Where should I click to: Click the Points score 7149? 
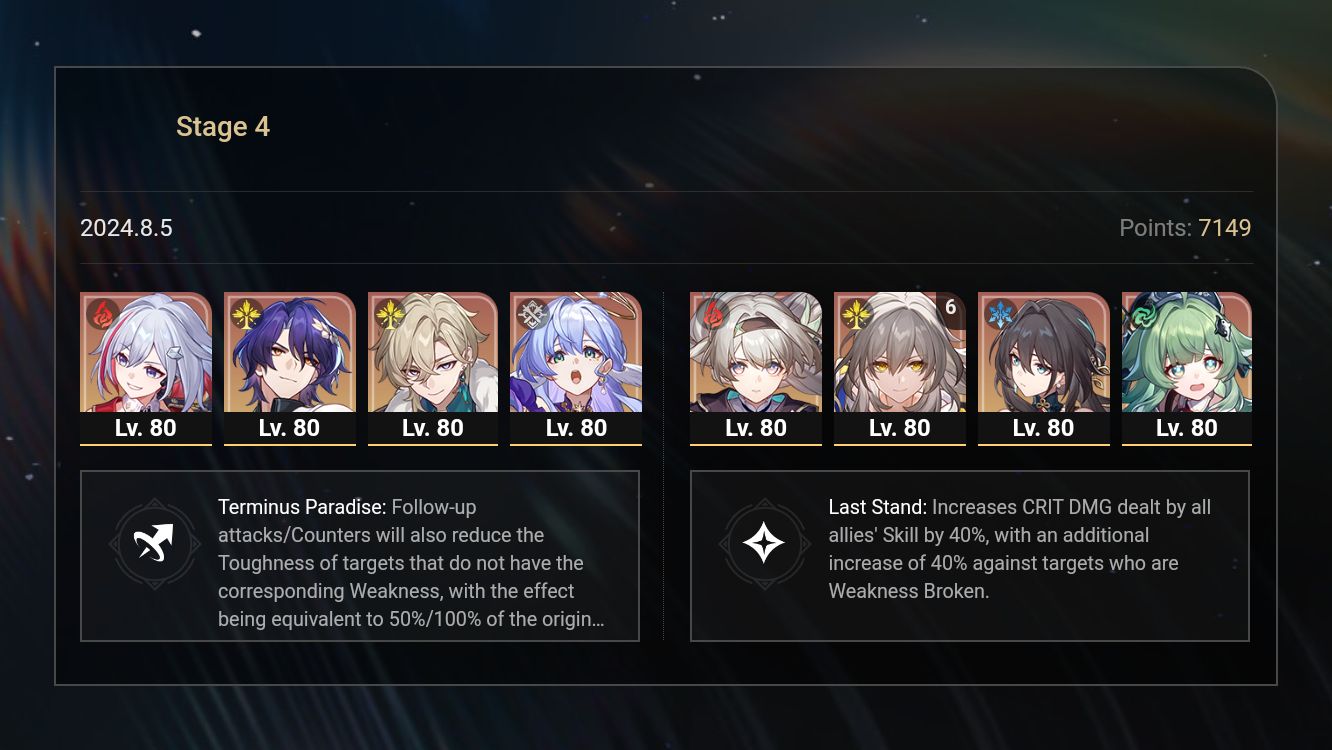coord(1225,228)
